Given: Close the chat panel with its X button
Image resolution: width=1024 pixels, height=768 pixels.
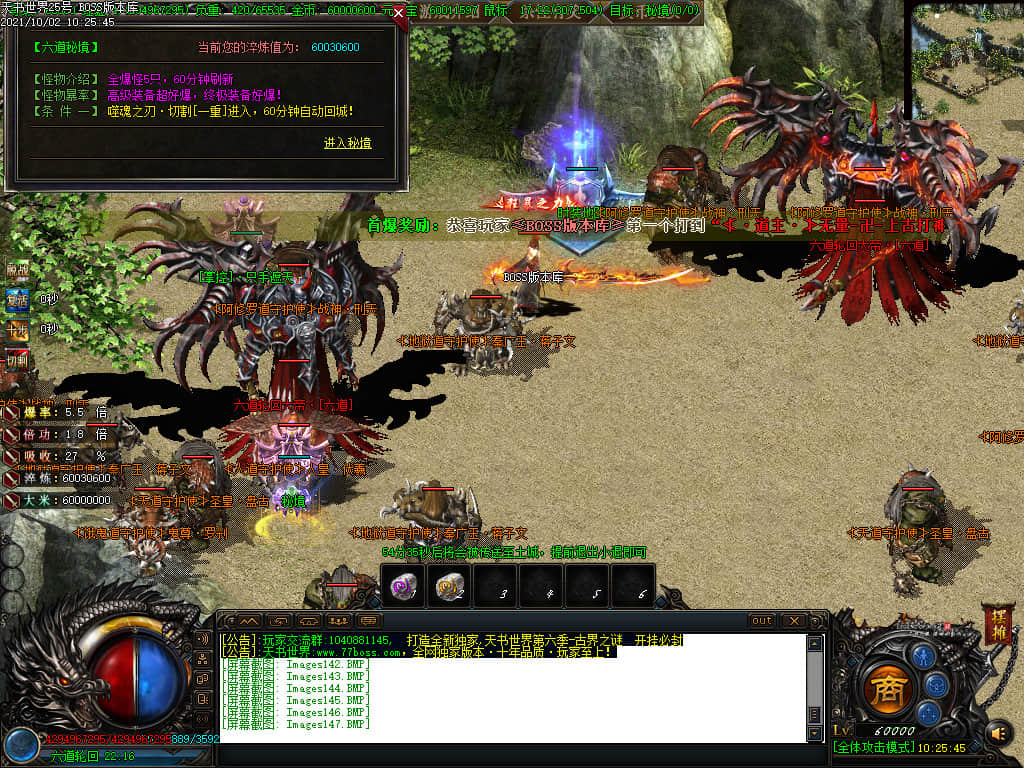Looking at the screenshot, I should pyautogui.click(x=795, y=621).
